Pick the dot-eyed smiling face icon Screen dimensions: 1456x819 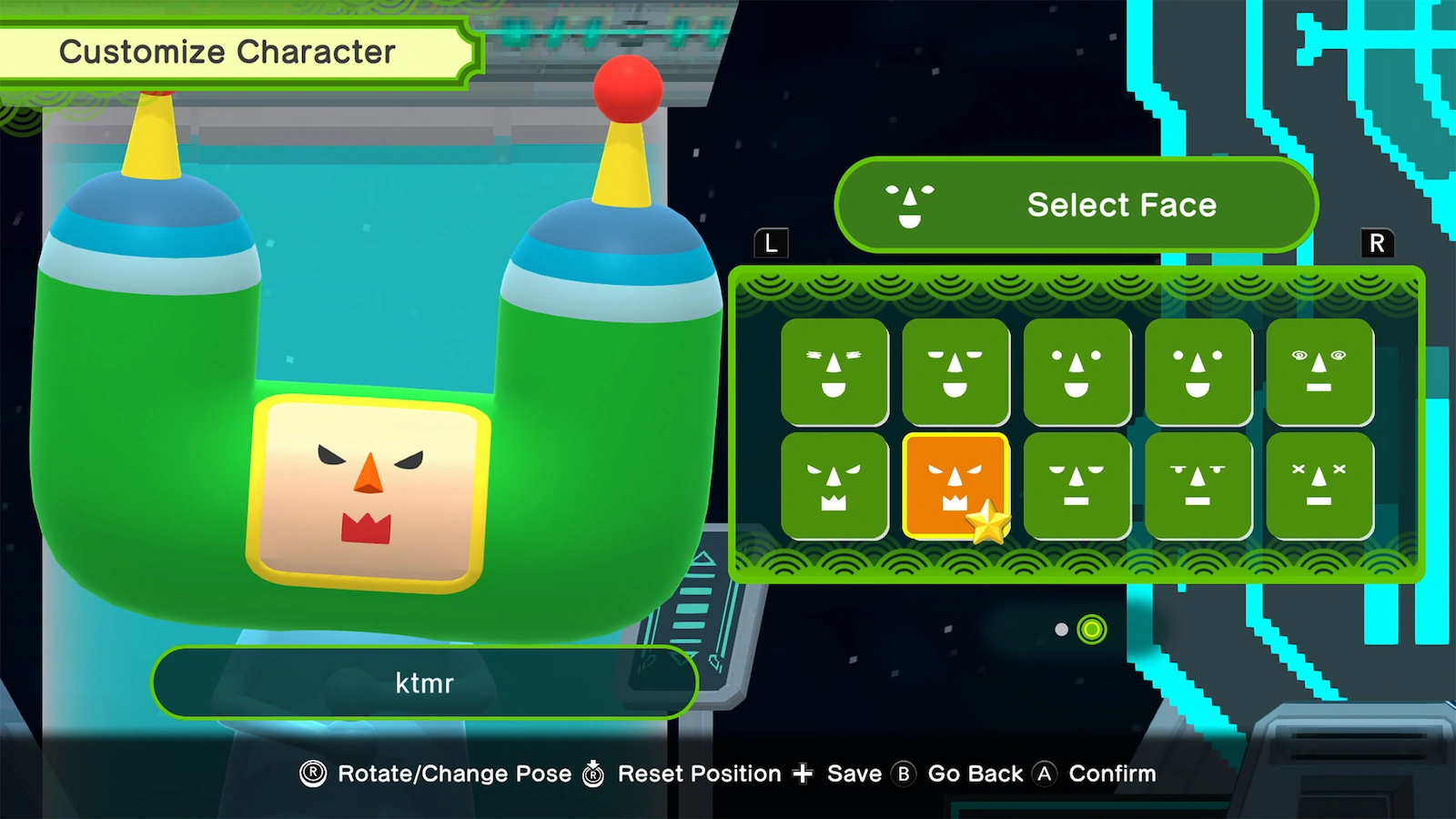click(x=1077, y=373)
